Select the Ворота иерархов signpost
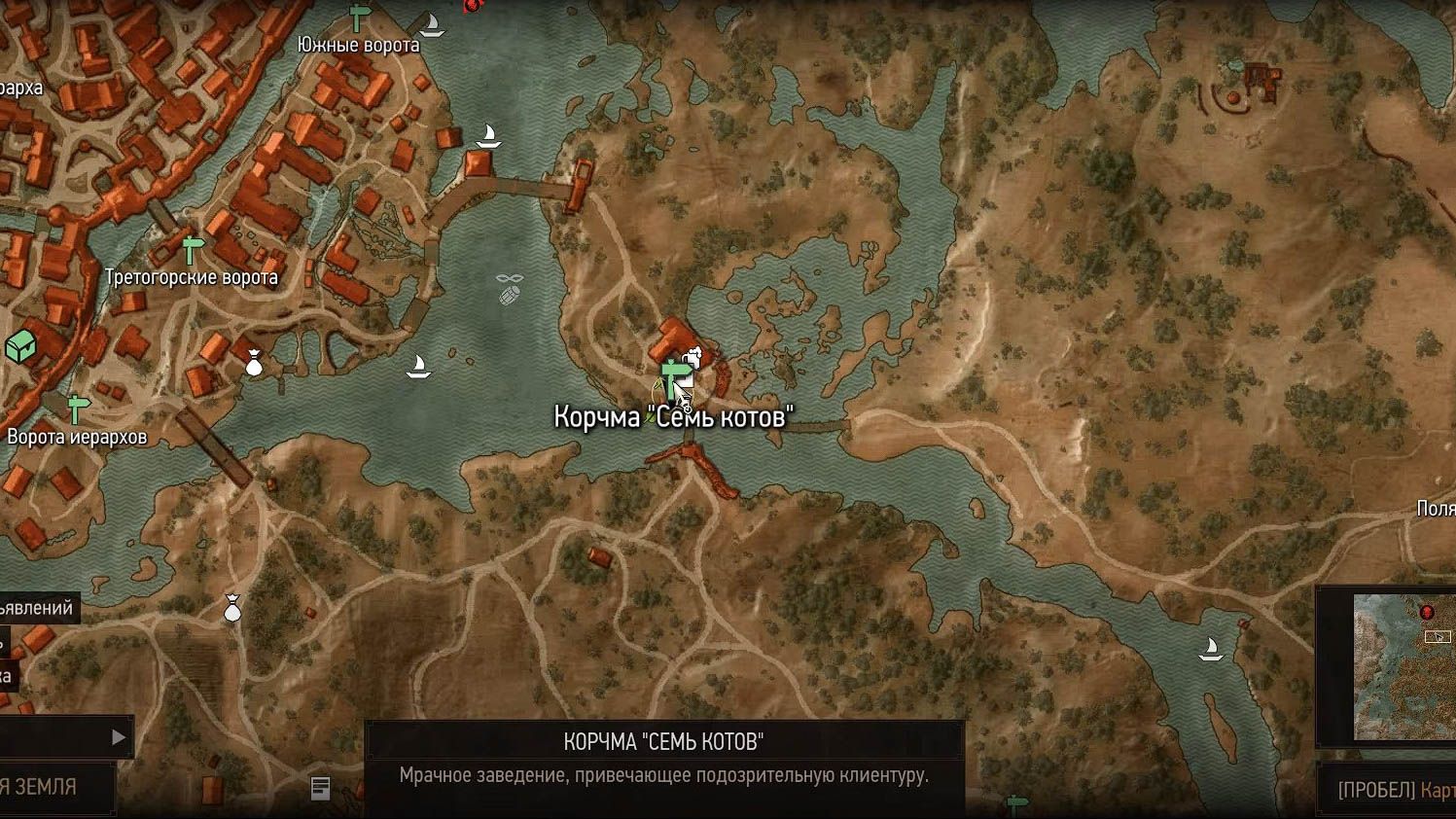Viewport: 1456px width, 819px height. pyautogui.click(x=78, y=407)
